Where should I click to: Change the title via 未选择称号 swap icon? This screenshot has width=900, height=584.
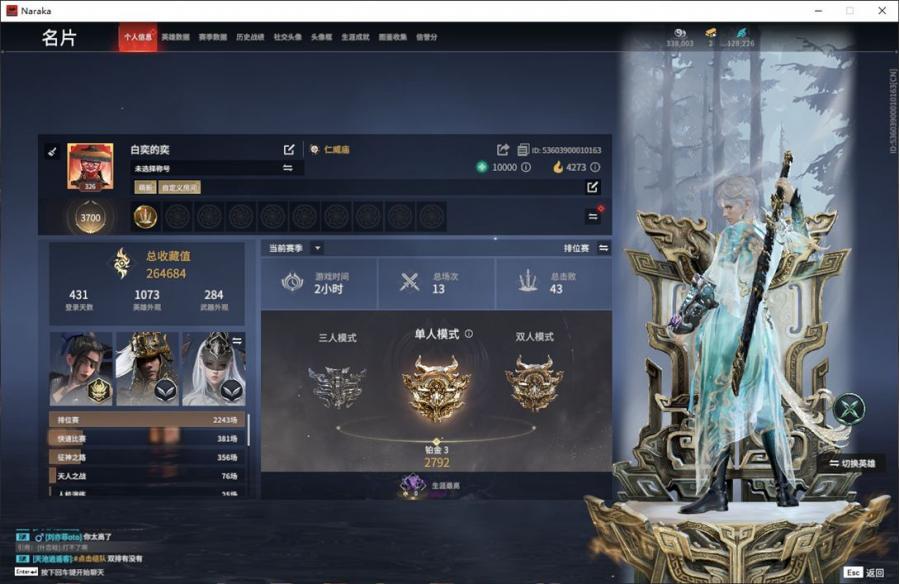[x=288, y=168]
